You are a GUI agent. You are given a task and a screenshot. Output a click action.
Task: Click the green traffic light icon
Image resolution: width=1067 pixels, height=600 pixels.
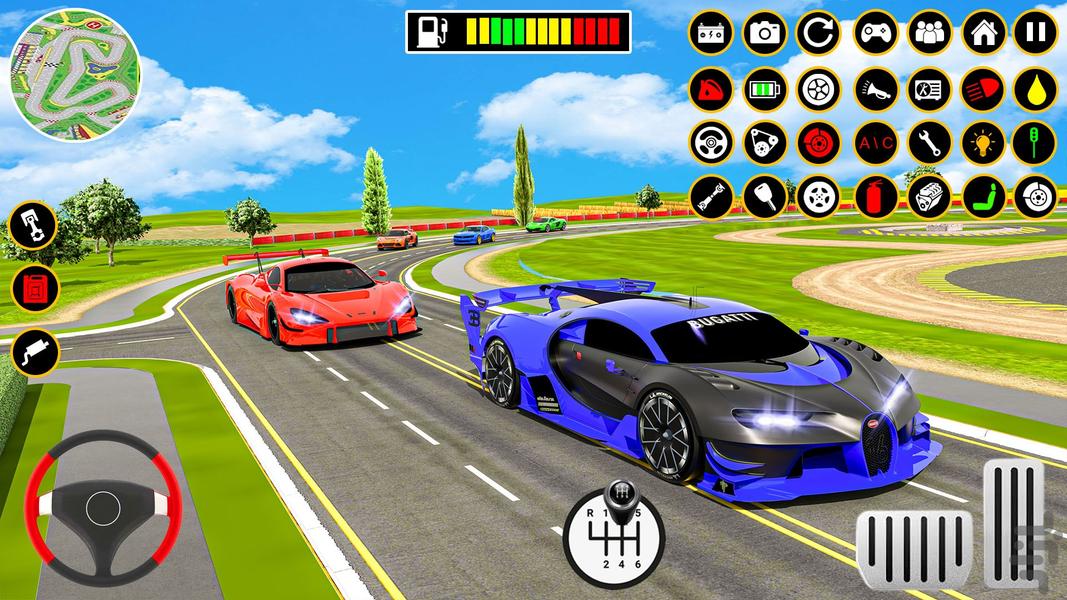pyautogui.click(x=1035, y=142)
